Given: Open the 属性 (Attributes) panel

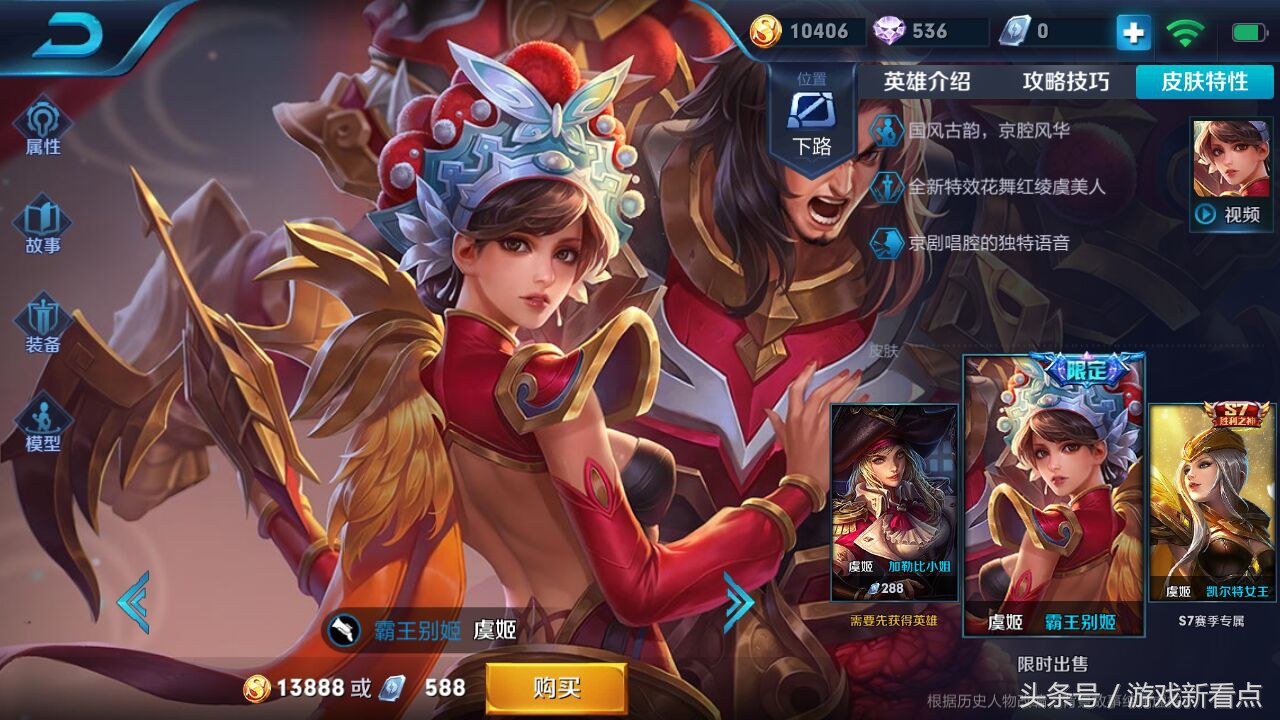Looking at the screenshot, I should [x=40, y=128].
